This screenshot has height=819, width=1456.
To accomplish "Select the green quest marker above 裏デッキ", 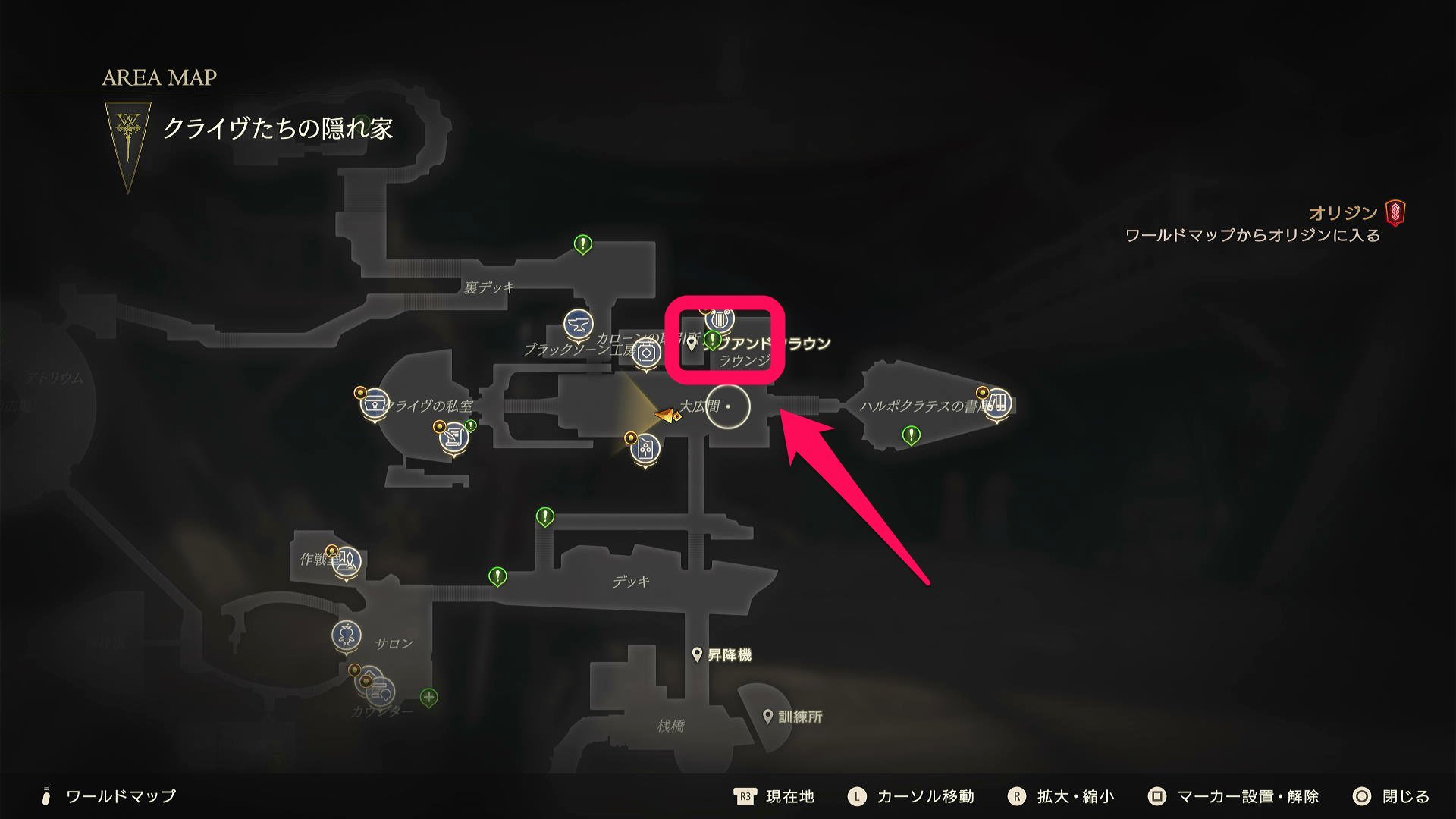I will (582, 244).
